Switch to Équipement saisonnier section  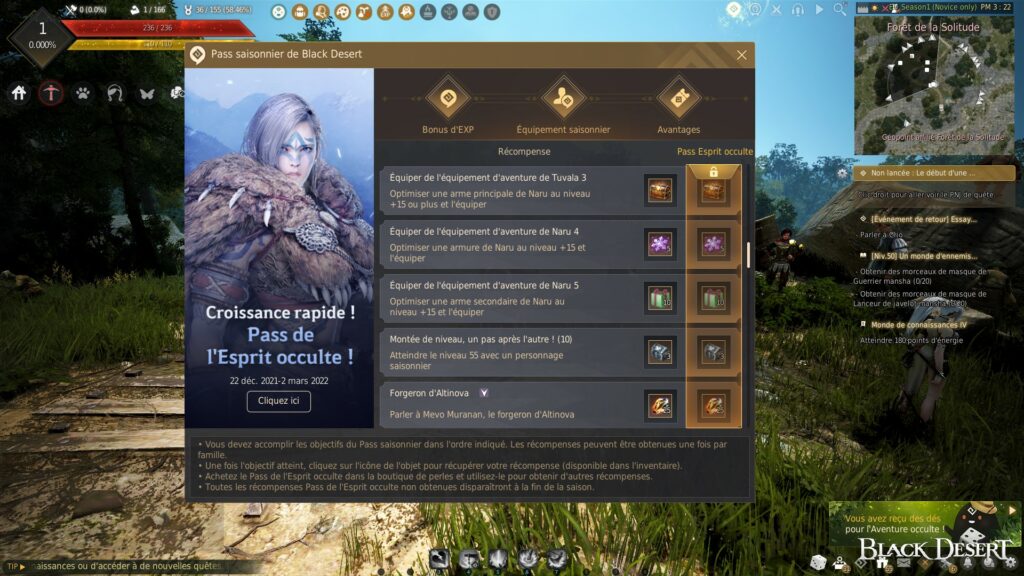click(x=563, y=98)
